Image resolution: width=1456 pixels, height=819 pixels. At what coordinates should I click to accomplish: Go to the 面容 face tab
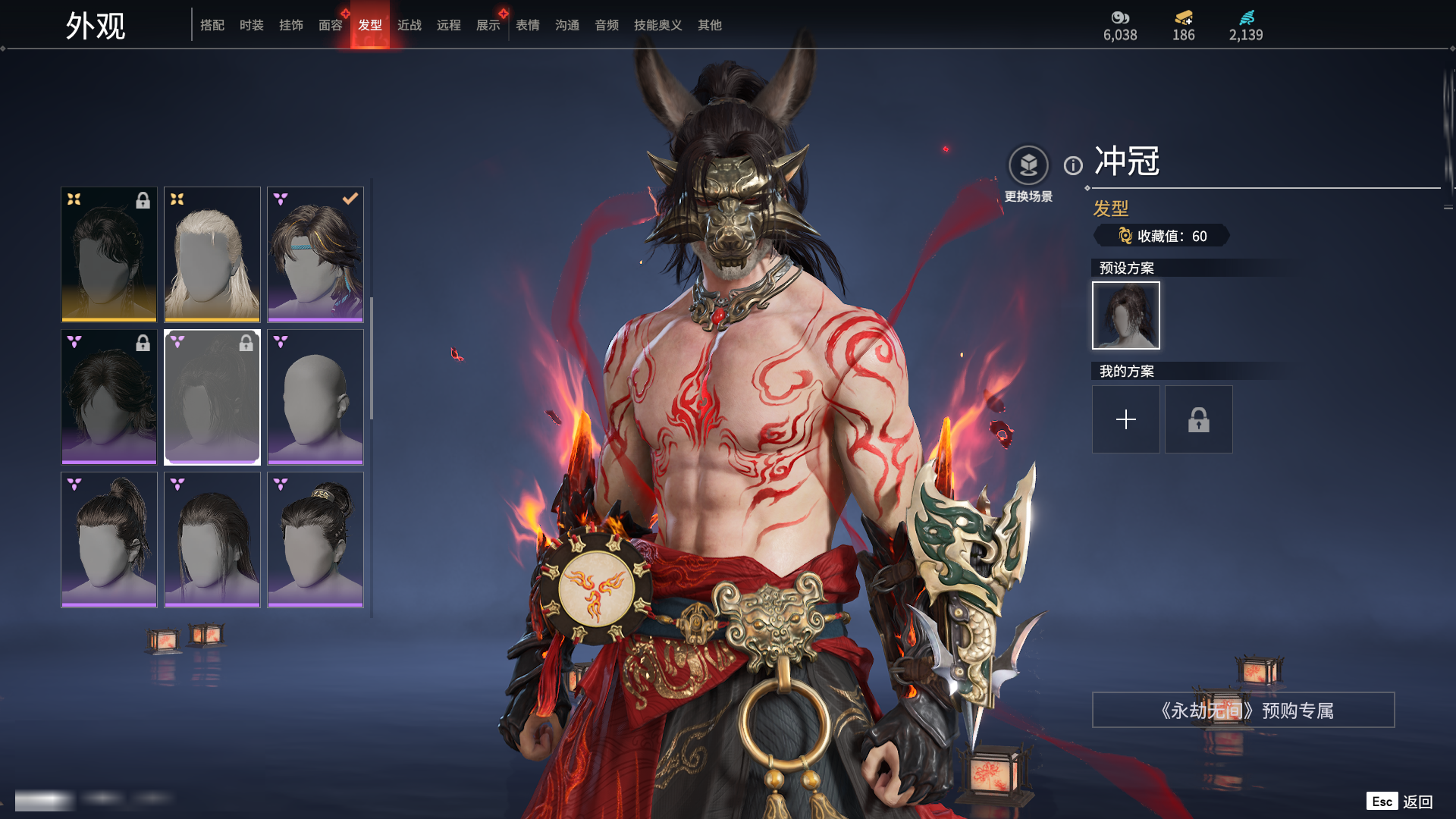tap(331, 25)
